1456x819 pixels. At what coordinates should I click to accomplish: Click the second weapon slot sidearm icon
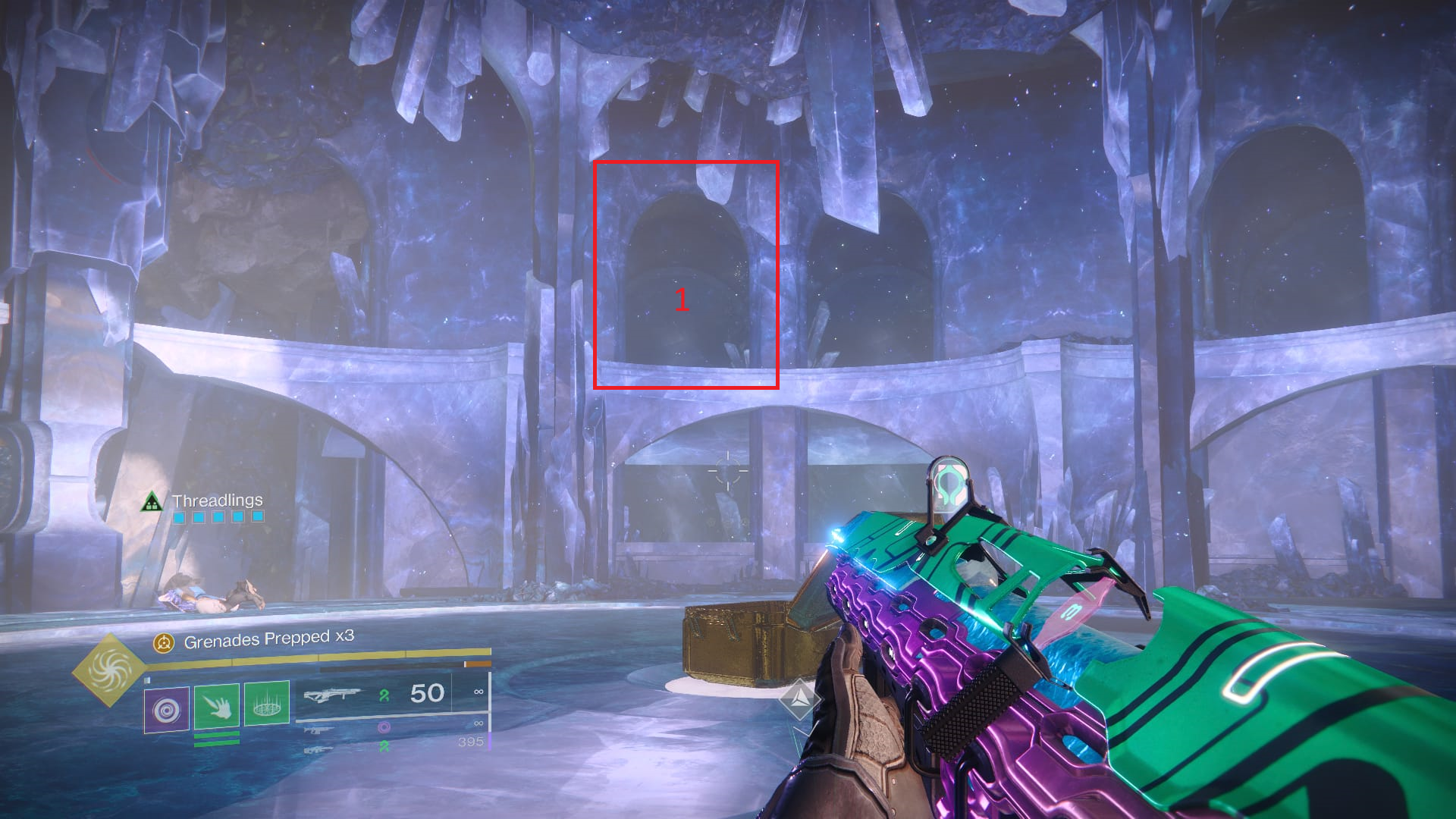319,732
